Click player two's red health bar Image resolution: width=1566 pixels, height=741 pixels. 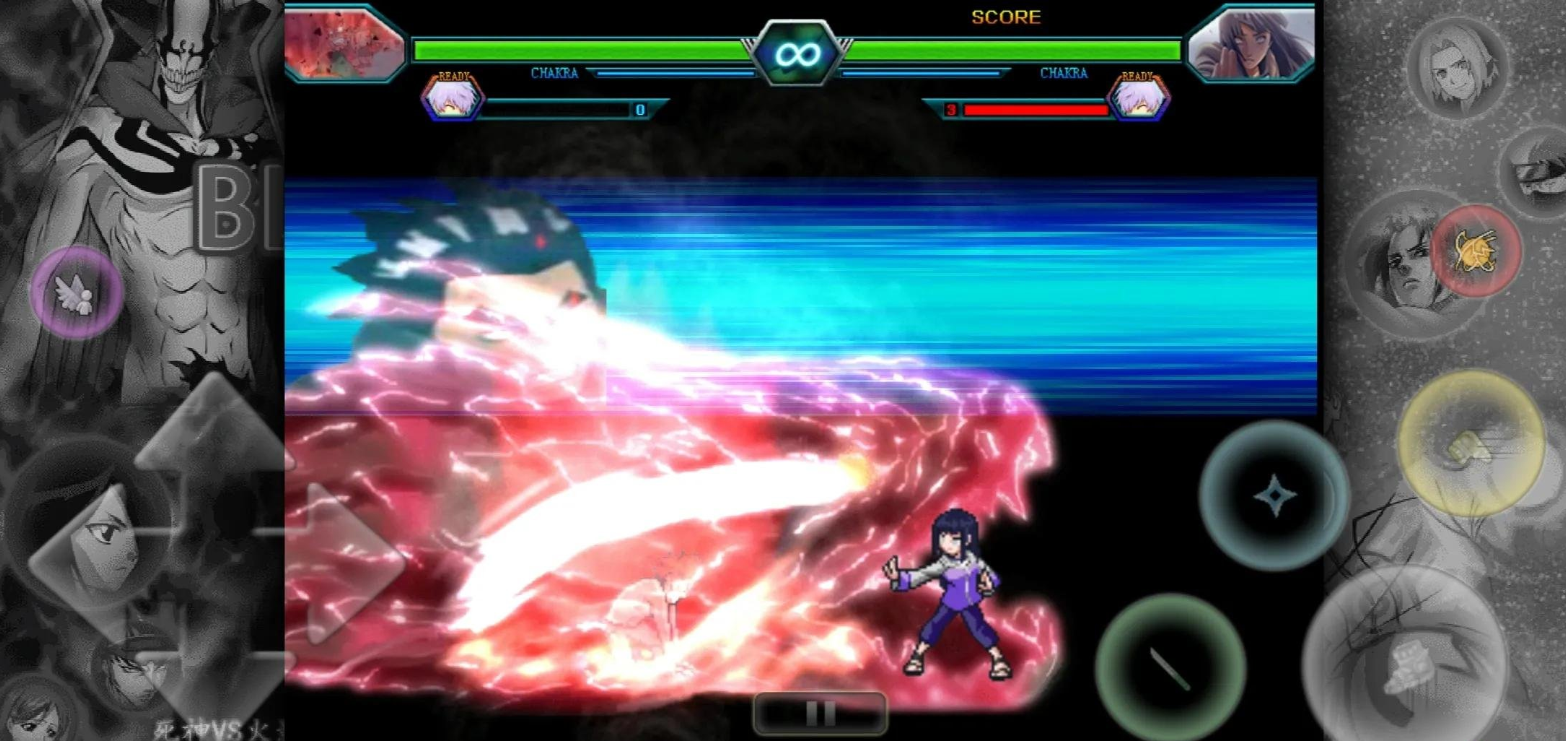tap(1035, 110)
